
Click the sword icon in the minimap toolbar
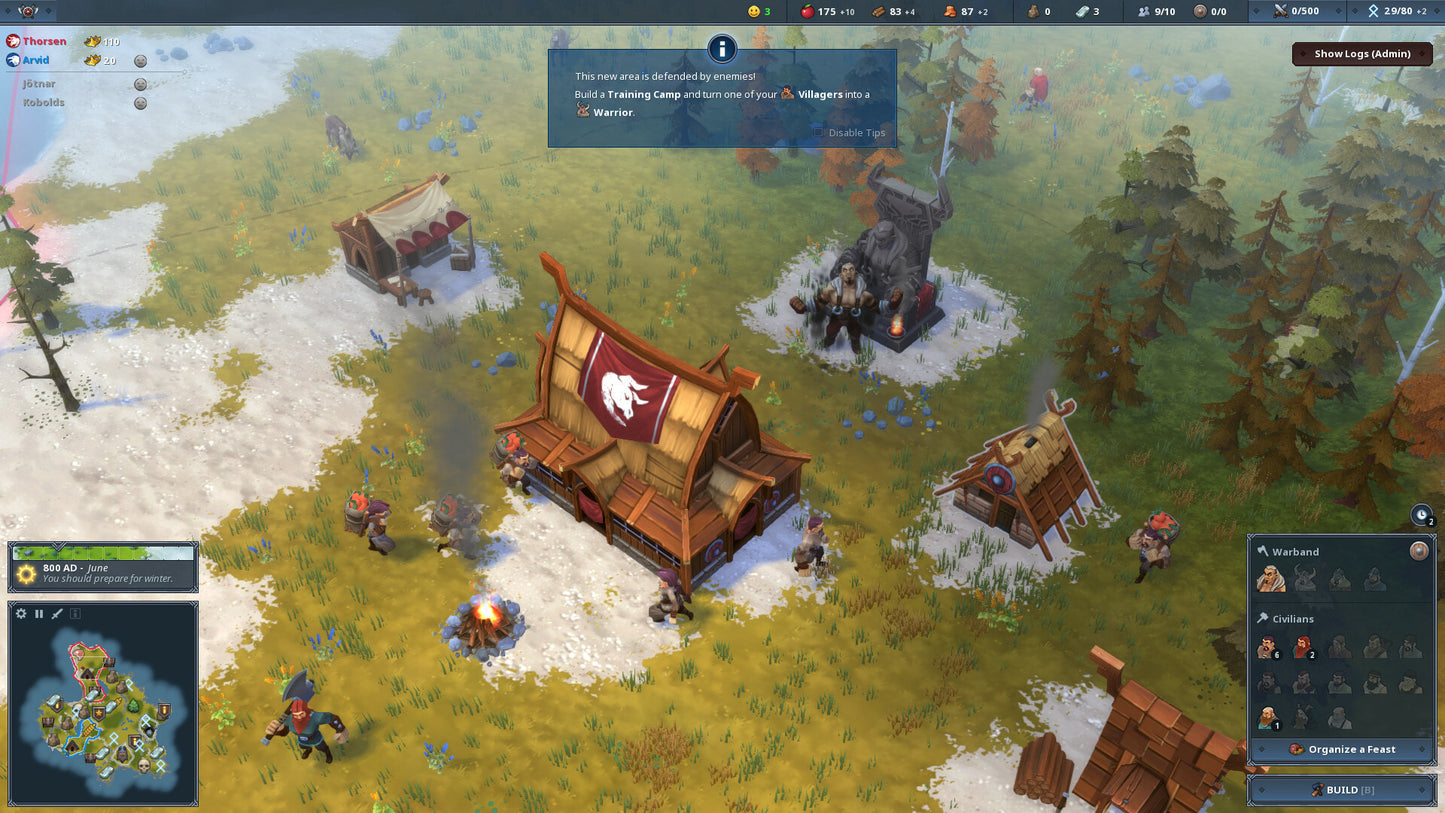(57, 614)
